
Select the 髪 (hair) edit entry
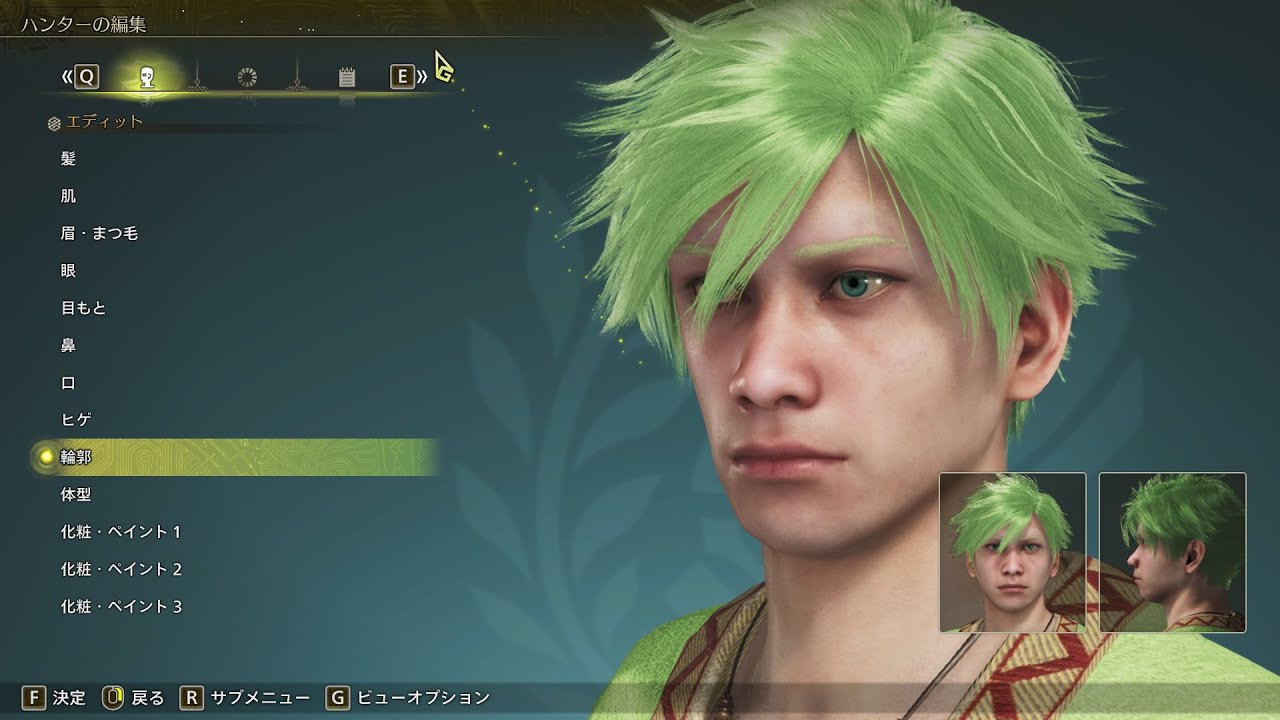pos(68,159)
